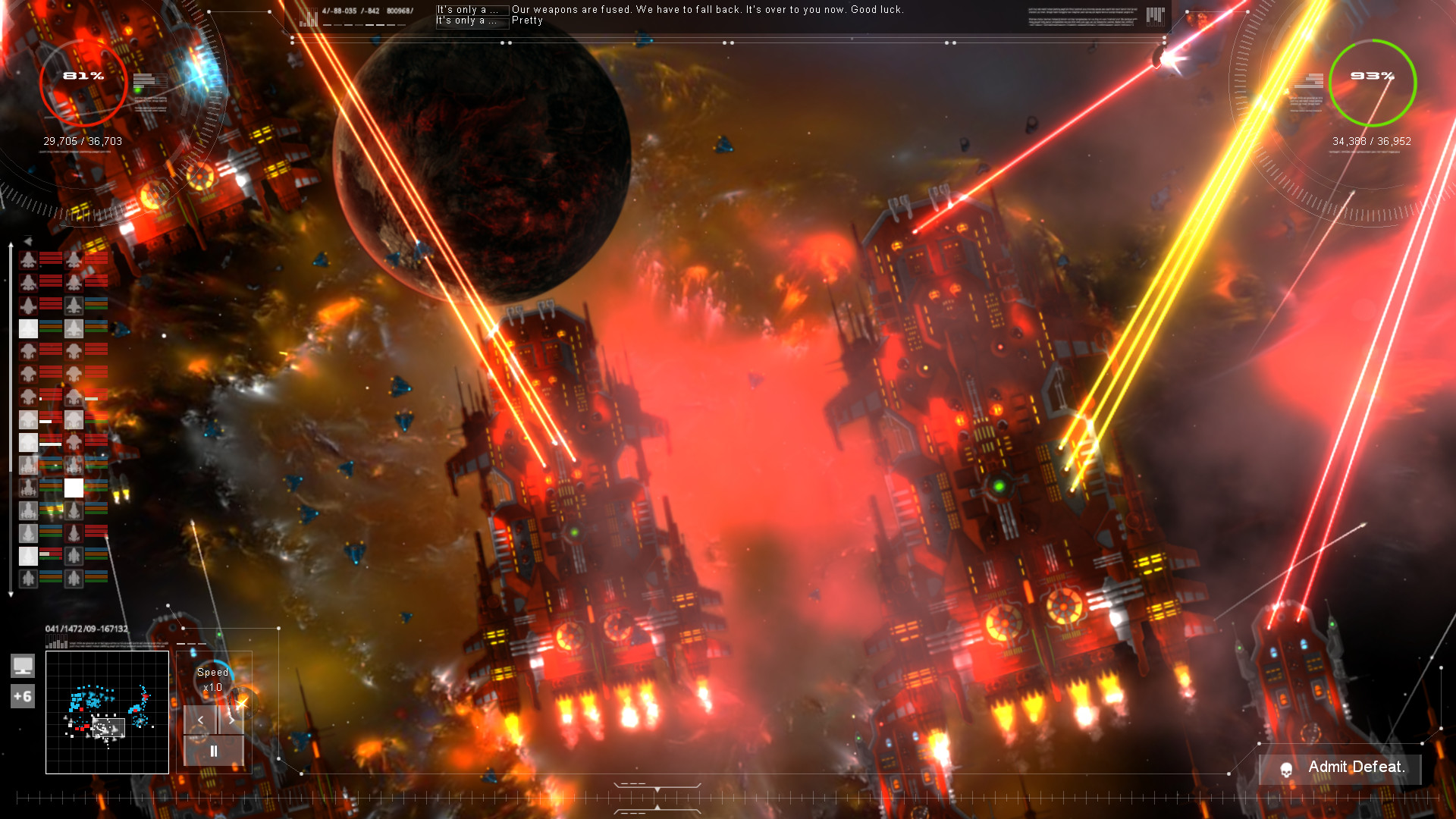The height and width of the screenshot is (819, 1456).
Task: Select the white-highlighted ship in the left fleet list
Action: pyautogui.click(x=27, y=328)
